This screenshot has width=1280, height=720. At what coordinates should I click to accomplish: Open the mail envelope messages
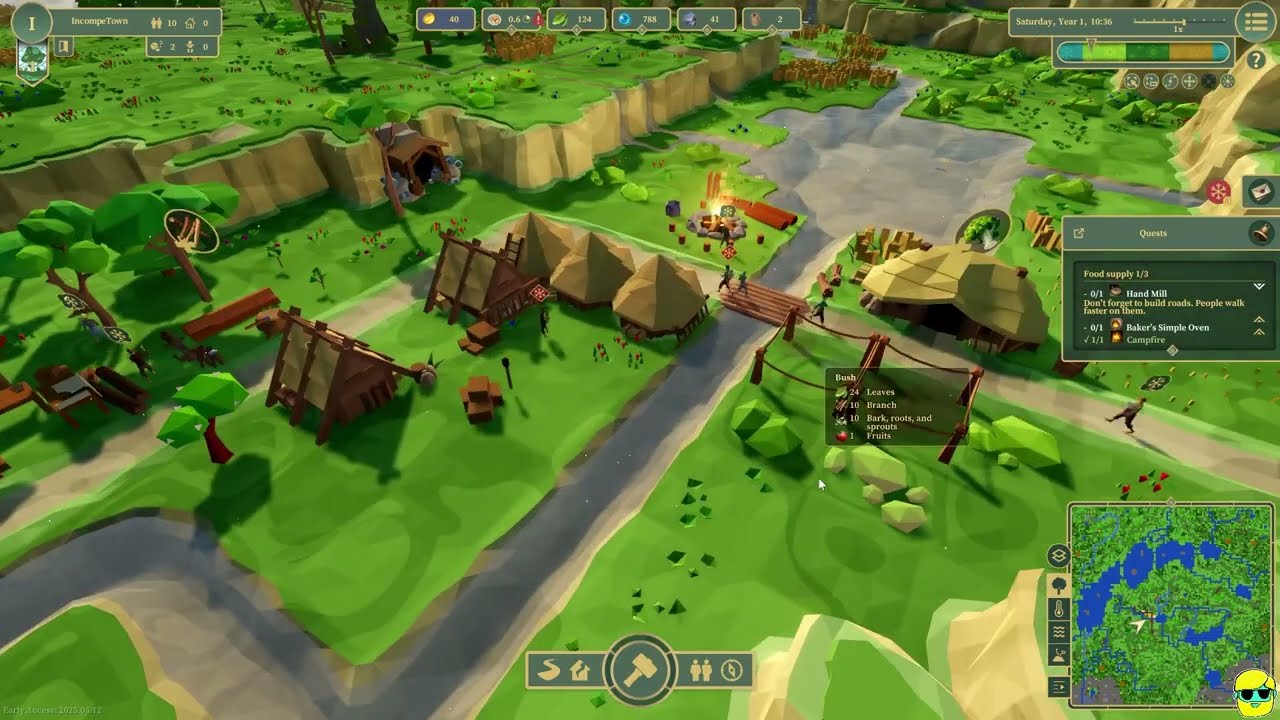(x=1261, y=190)
